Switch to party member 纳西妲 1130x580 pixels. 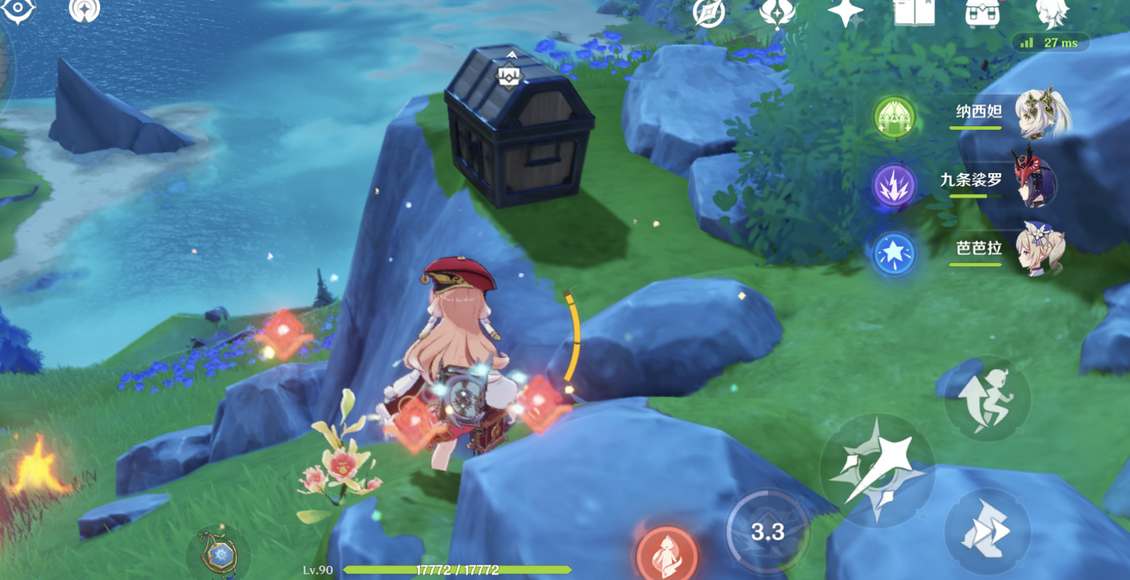coord(1040,113)
